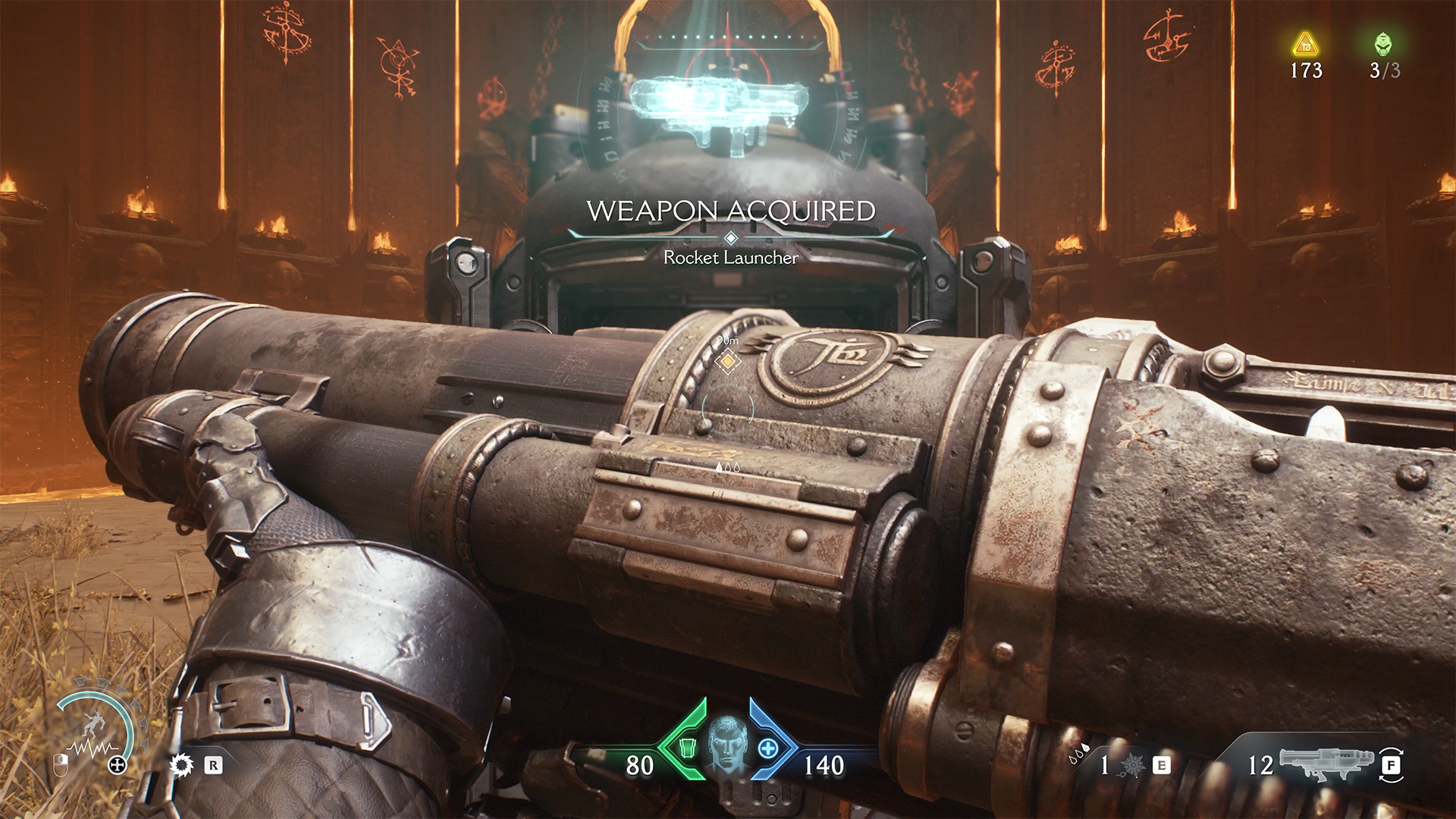Activate the spiked flail melee icon
The image size is (1456, 819).
pos(1131,765)
